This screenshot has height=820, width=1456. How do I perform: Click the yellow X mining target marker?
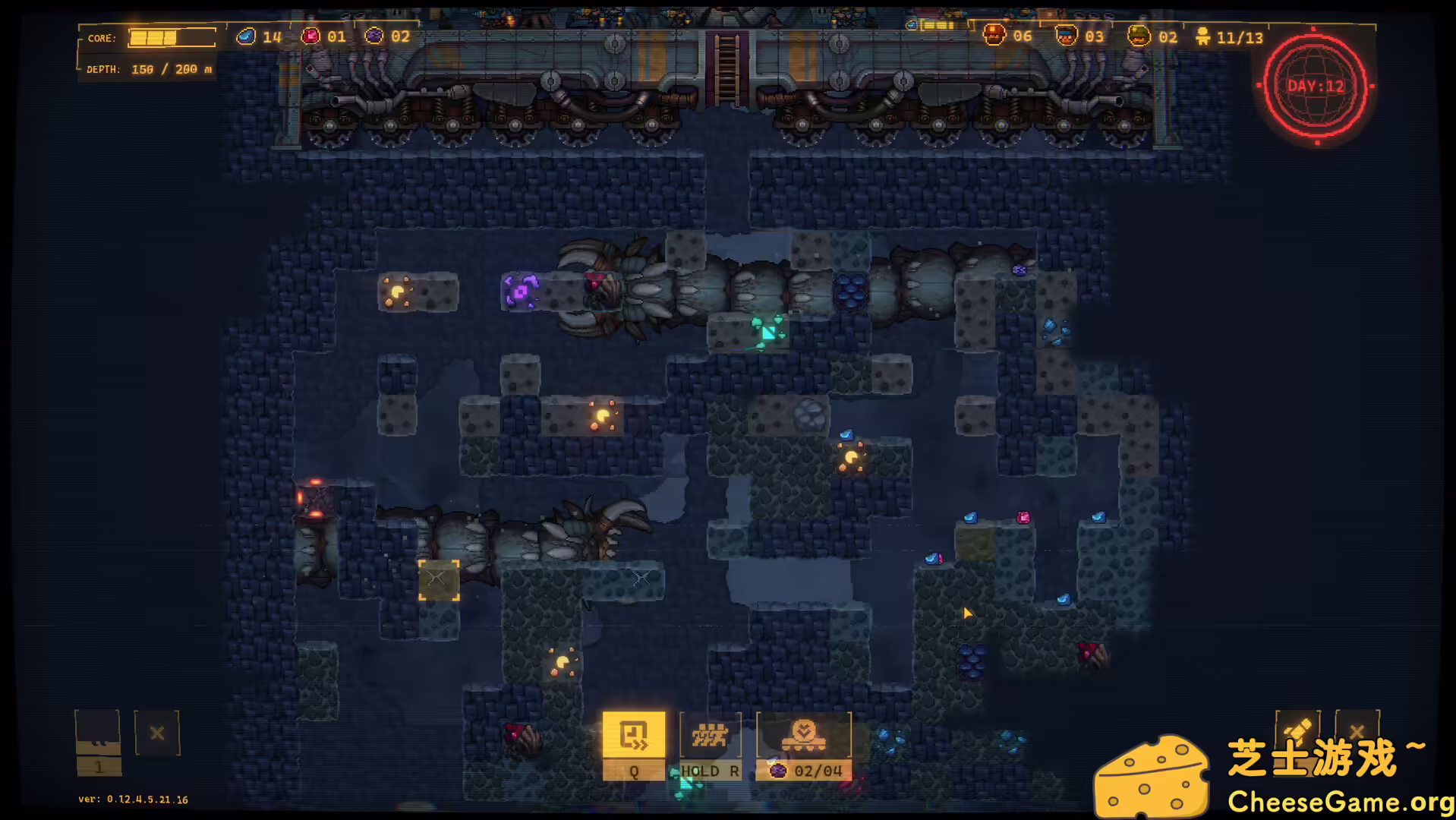(438, 579)
